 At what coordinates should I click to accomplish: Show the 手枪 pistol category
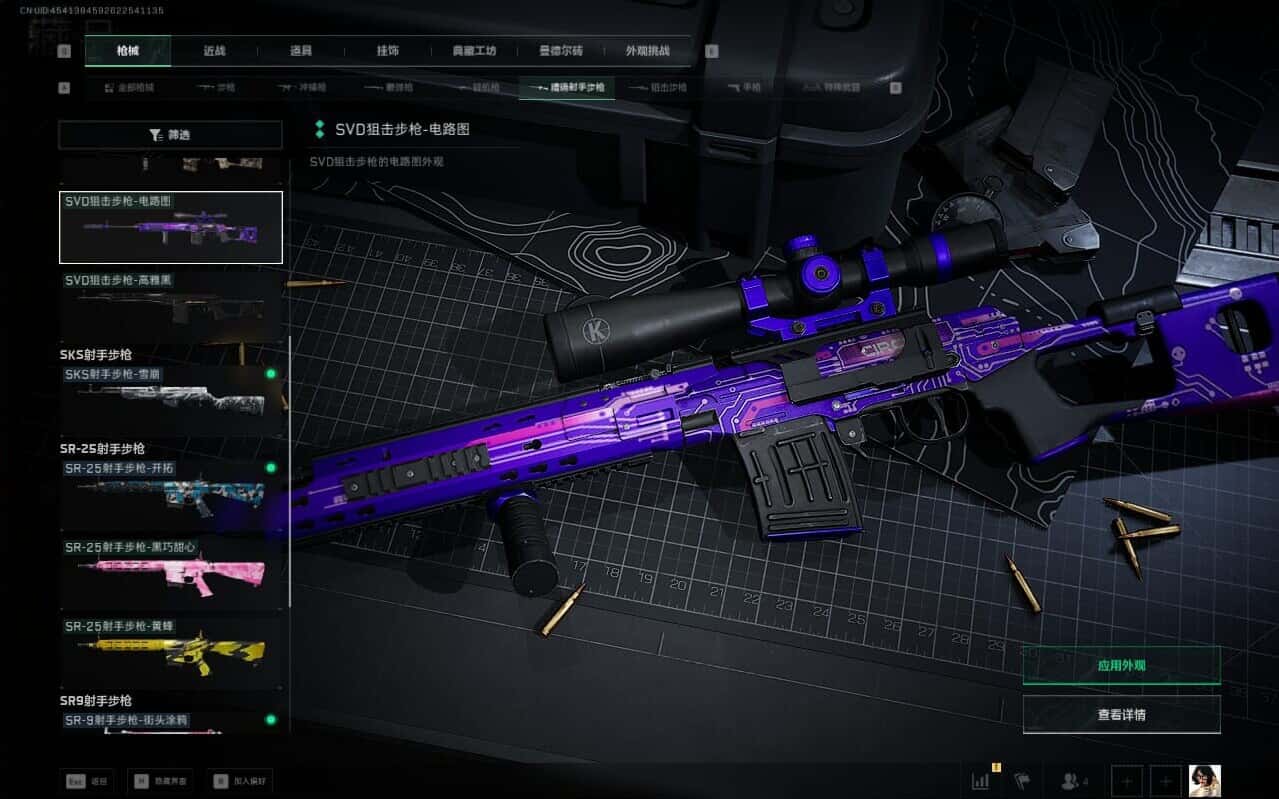point(744,88)
